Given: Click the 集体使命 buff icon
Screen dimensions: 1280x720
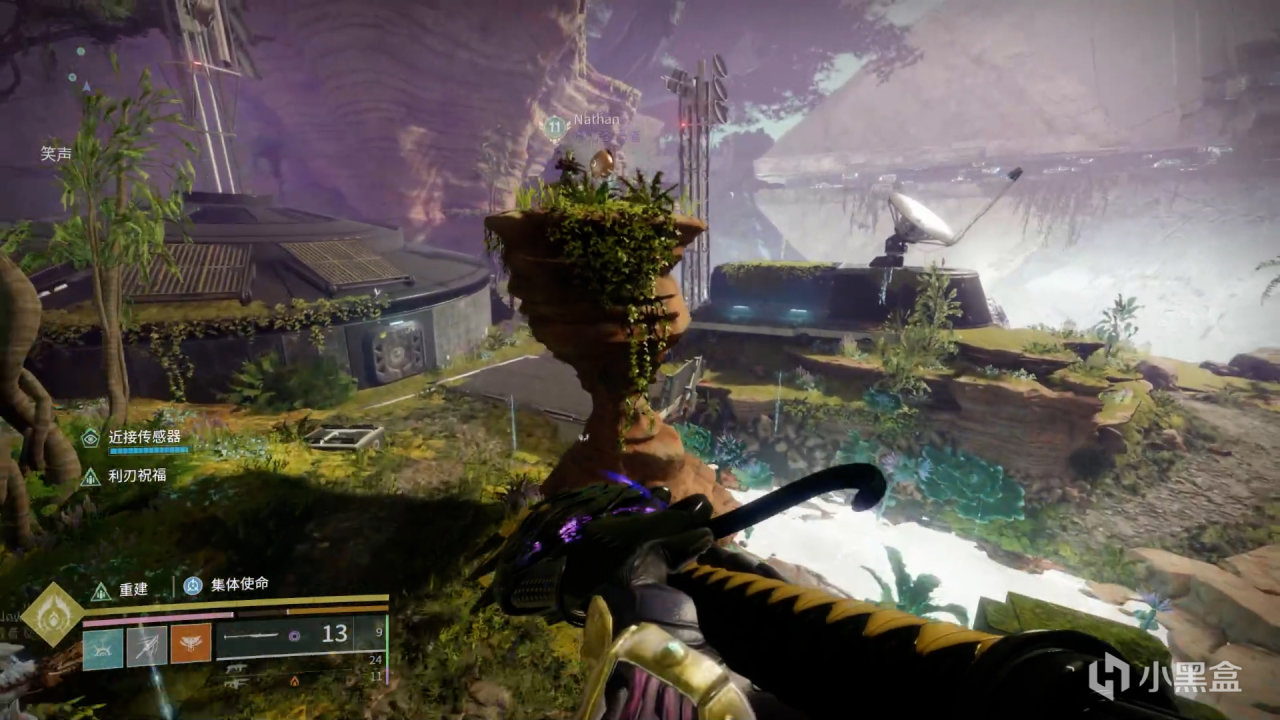Looking at the screenshot, I should click(x=192, y=586).
